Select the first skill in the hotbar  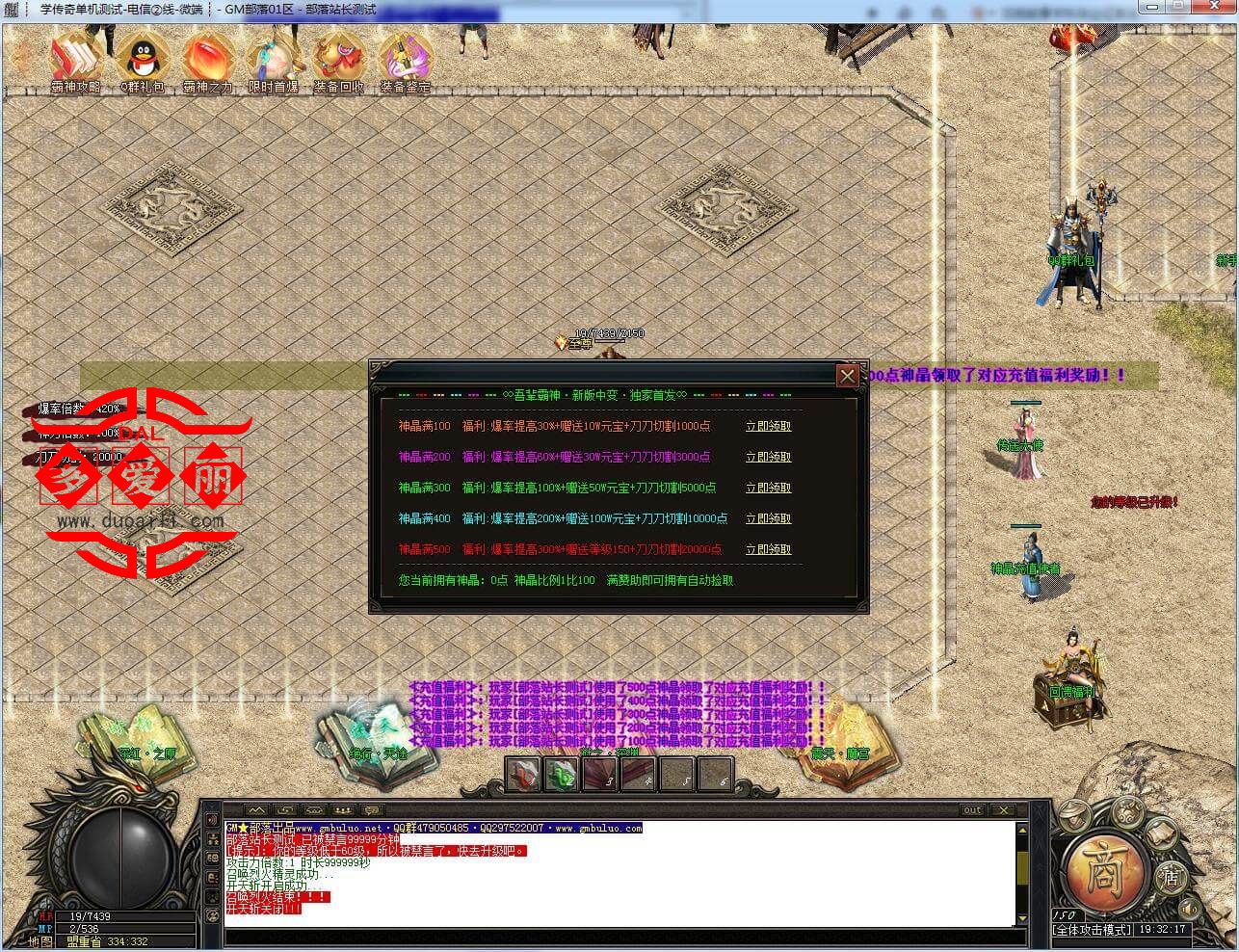point(523,774)
